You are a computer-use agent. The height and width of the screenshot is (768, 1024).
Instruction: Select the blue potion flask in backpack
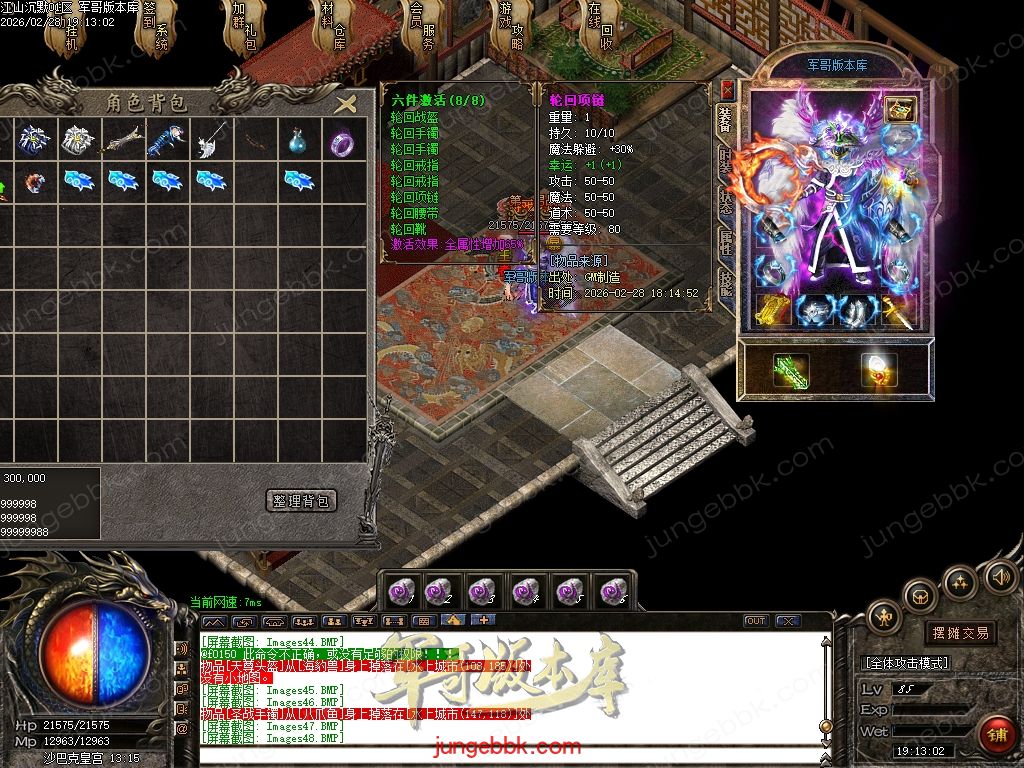click(296, 142)
